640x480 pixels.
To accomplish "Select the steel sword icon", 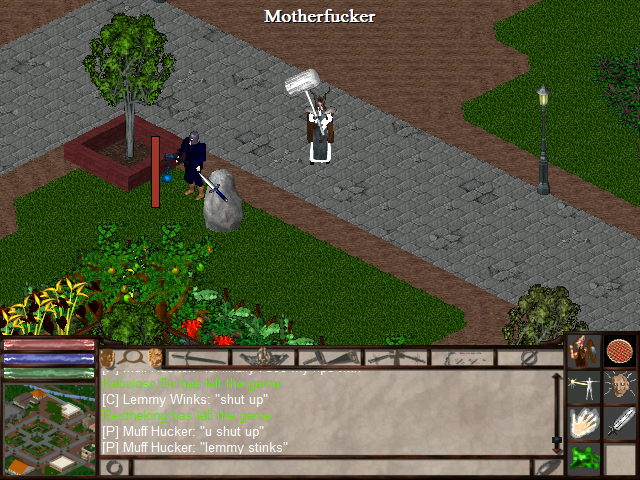I will coord(620,422).
